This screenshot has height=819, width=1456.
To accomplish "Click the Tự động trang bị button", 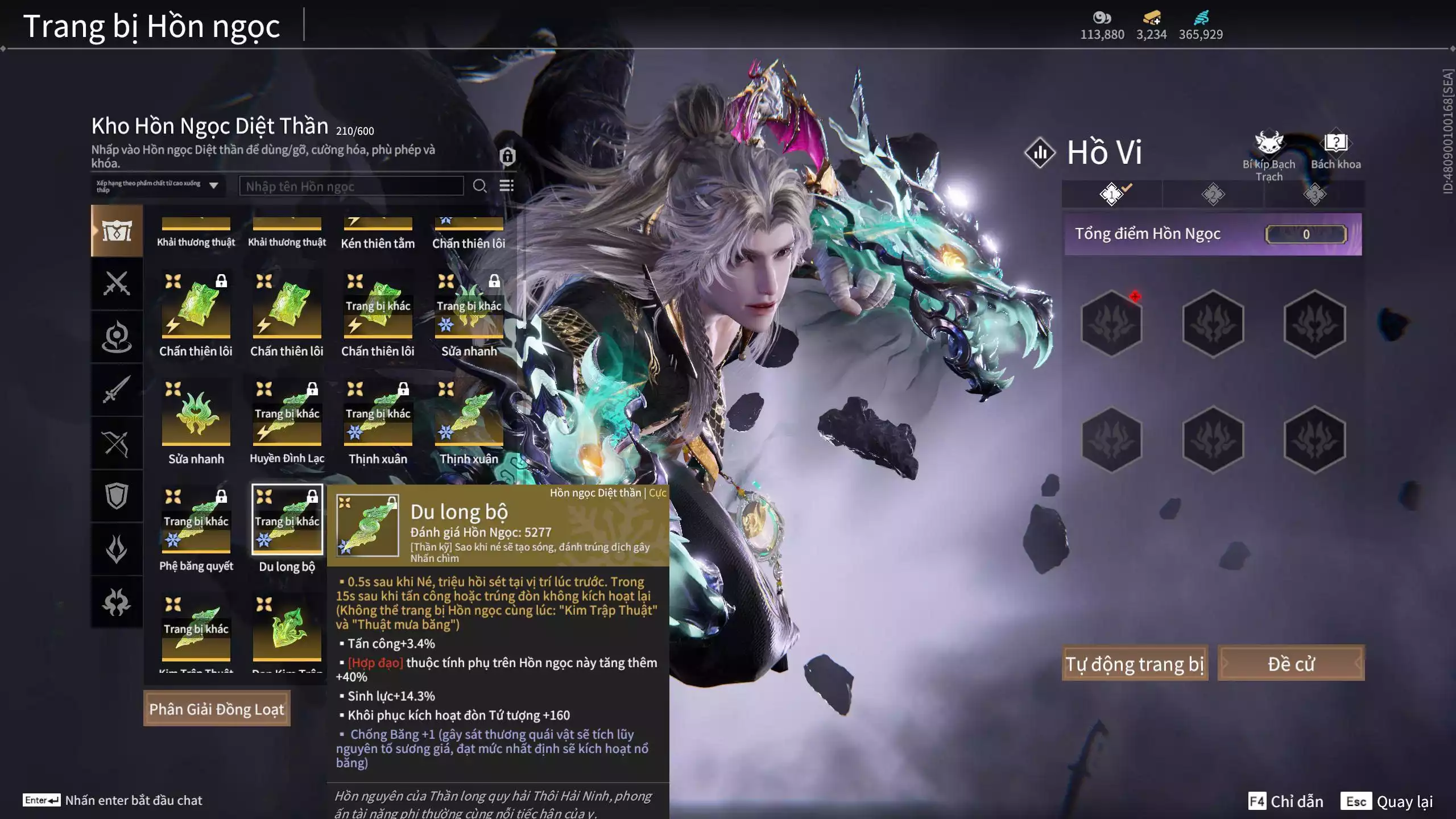I will tap(1135, 663).
